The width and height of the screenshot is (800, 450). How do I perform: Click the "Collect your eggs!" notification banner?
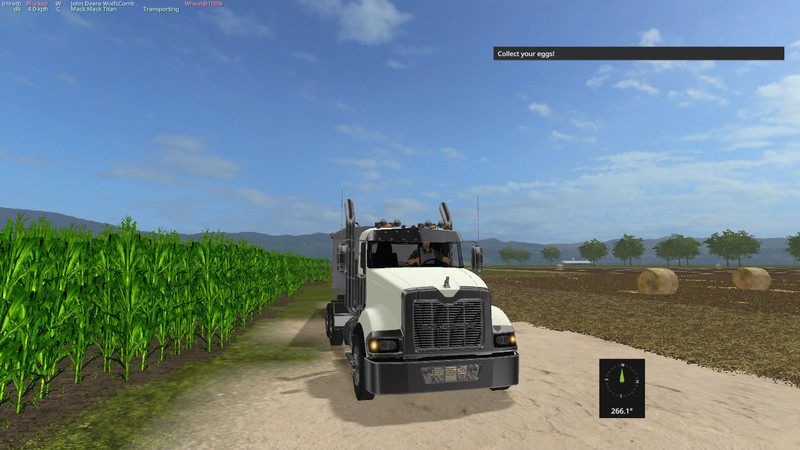pos(637,53)
